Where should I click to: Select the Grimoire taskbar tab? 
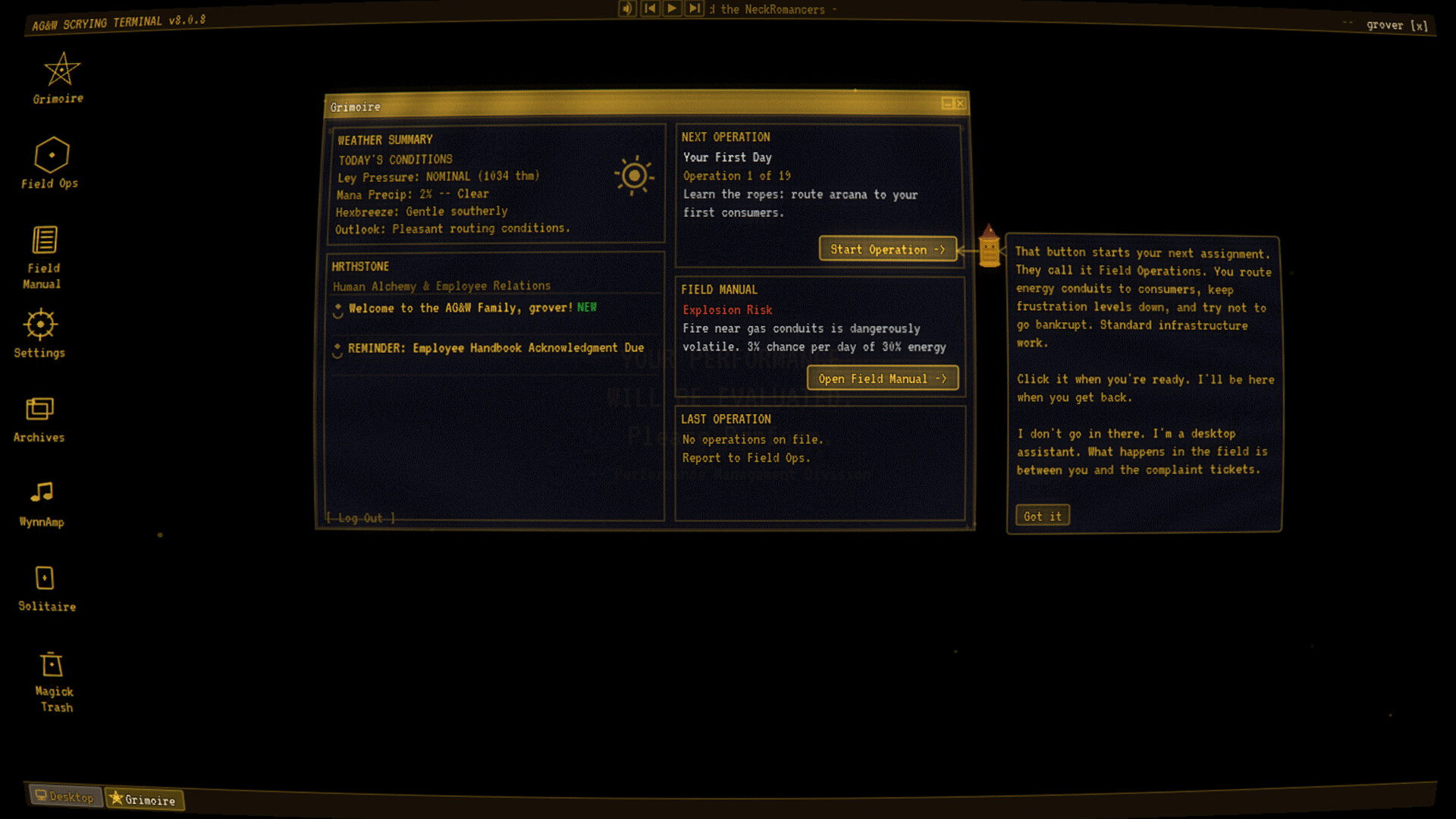coord(144,799)
